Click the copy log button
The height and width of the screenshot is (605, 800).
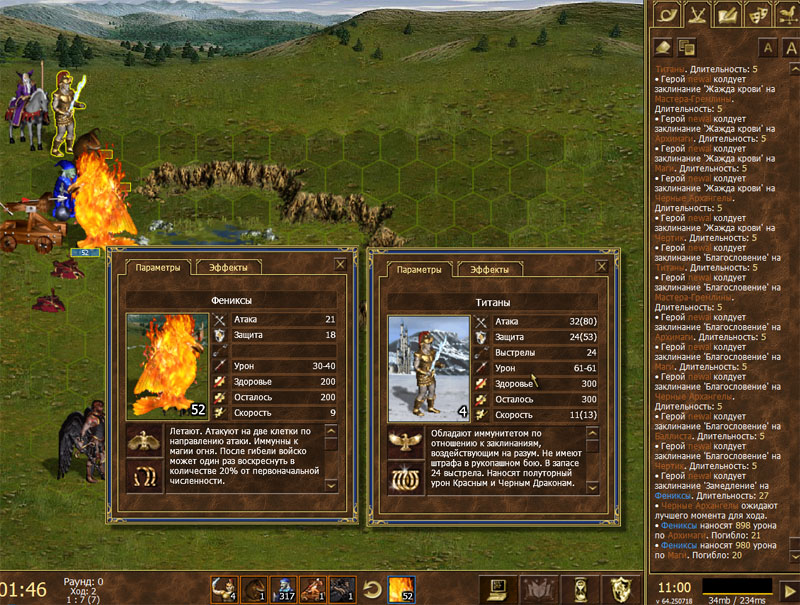[x=686, y=47]
